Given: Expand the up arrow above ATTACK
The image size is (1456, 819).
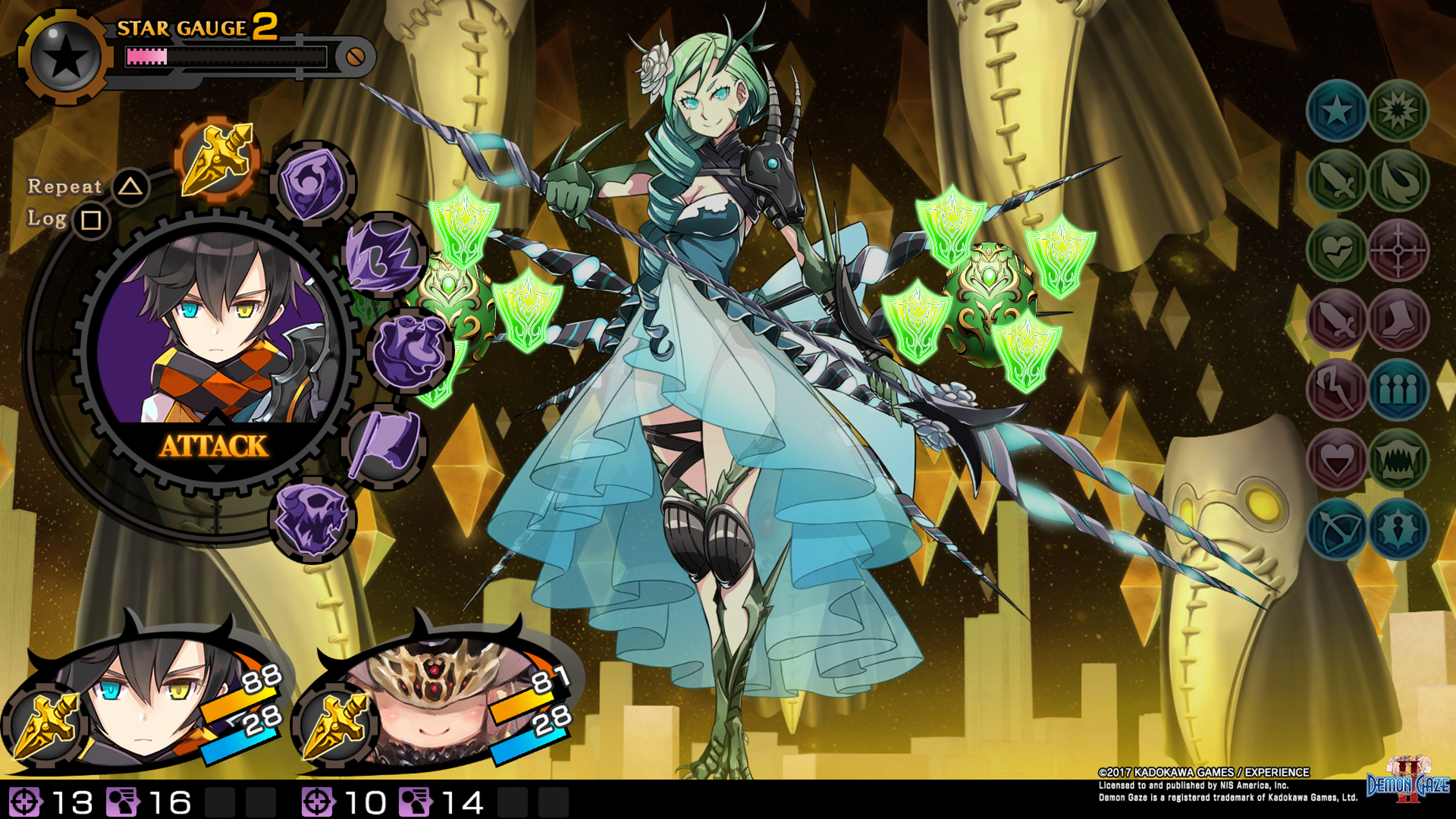Looking at the screenshot, I should [215, 422].
